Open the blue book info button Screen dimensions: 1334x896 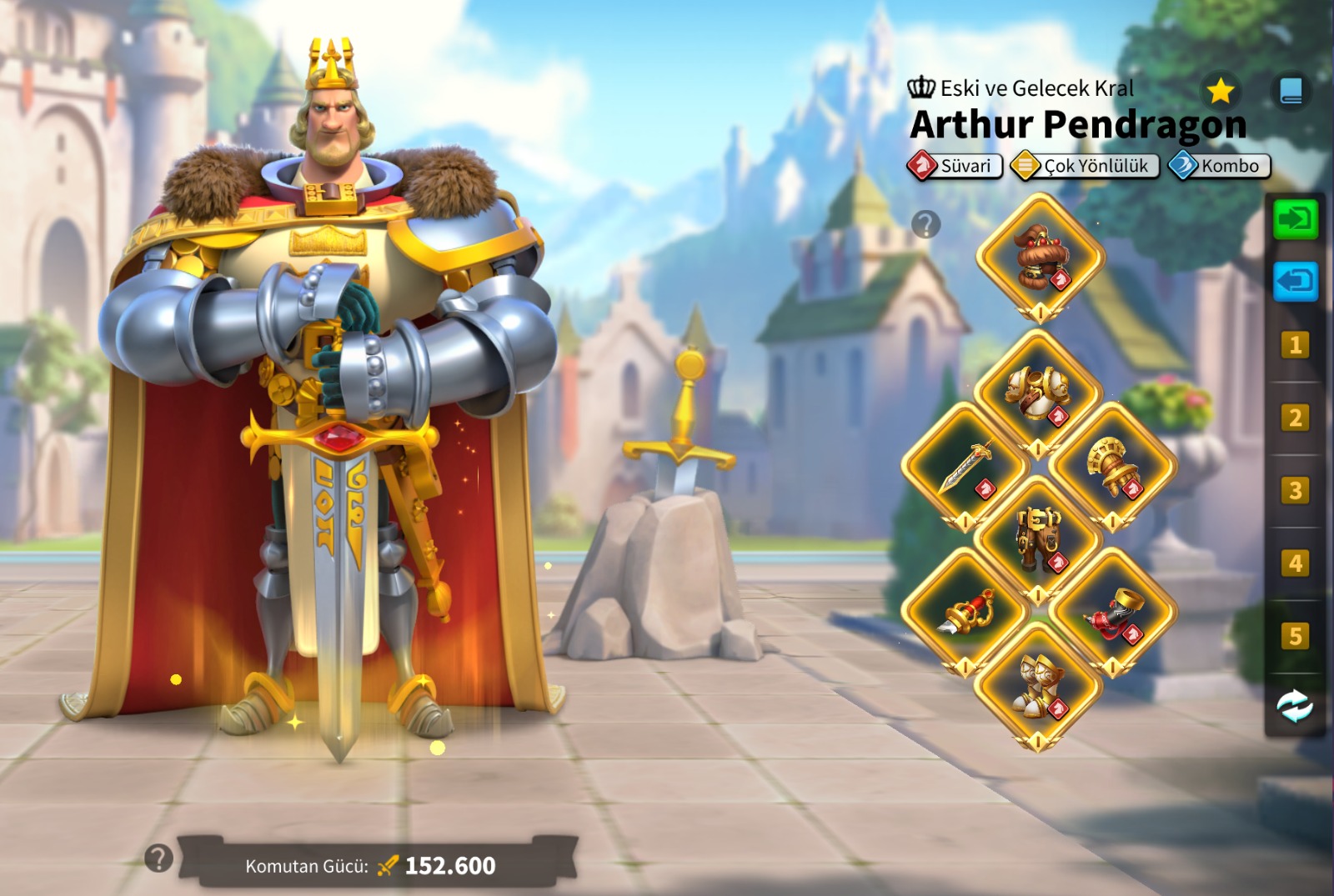tap(1291, 91)
